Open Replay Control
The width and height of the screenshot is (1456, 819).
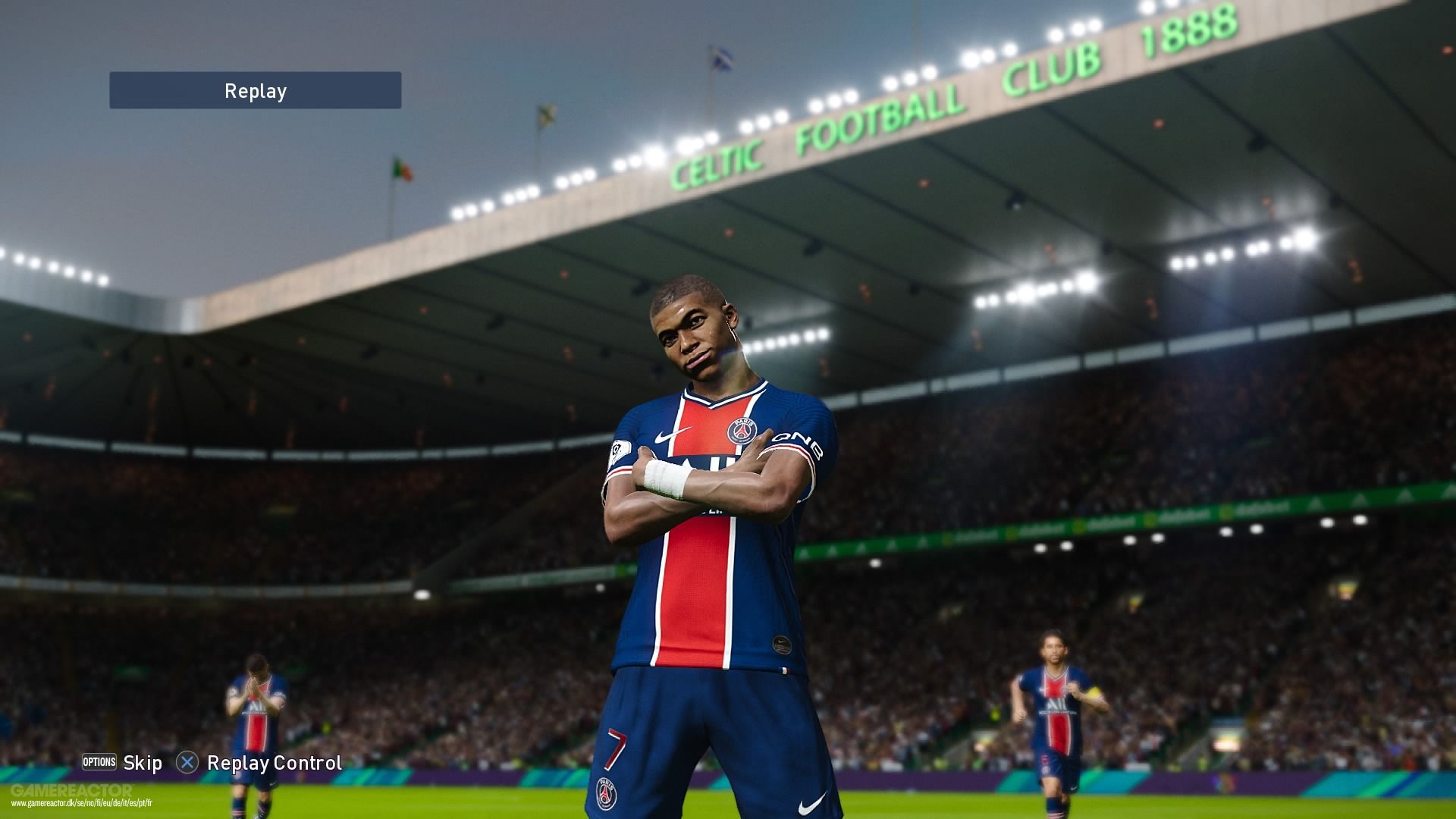tap(273, 763)
